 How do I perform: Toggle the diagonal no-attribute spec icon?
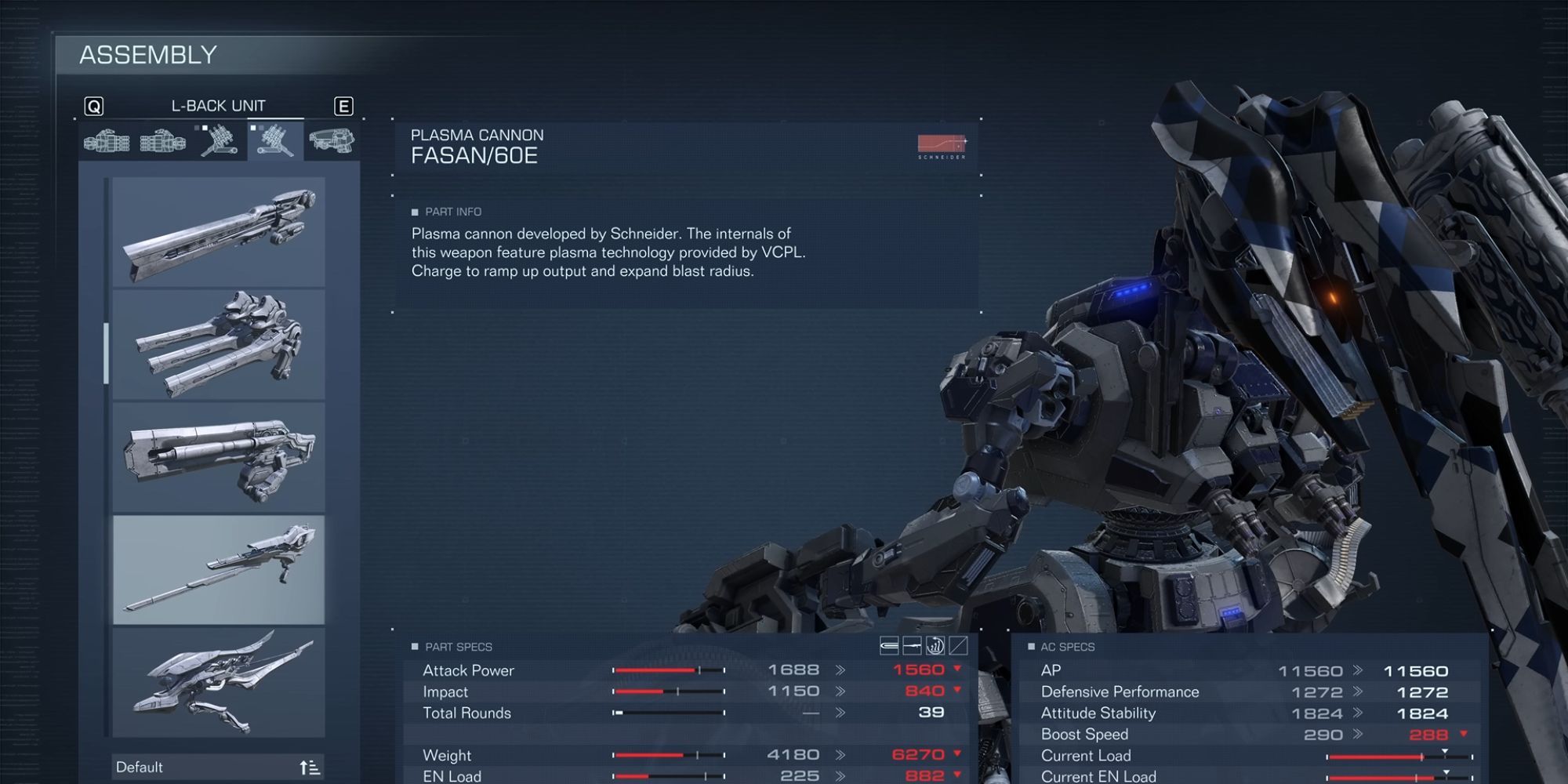[958, 645]
